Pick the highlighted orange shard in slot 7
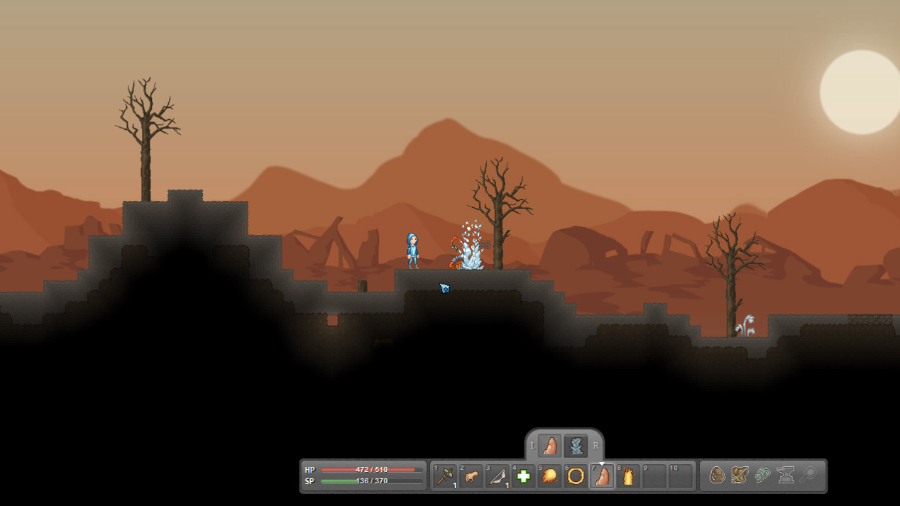900x506 pixels. click(601, 476)
